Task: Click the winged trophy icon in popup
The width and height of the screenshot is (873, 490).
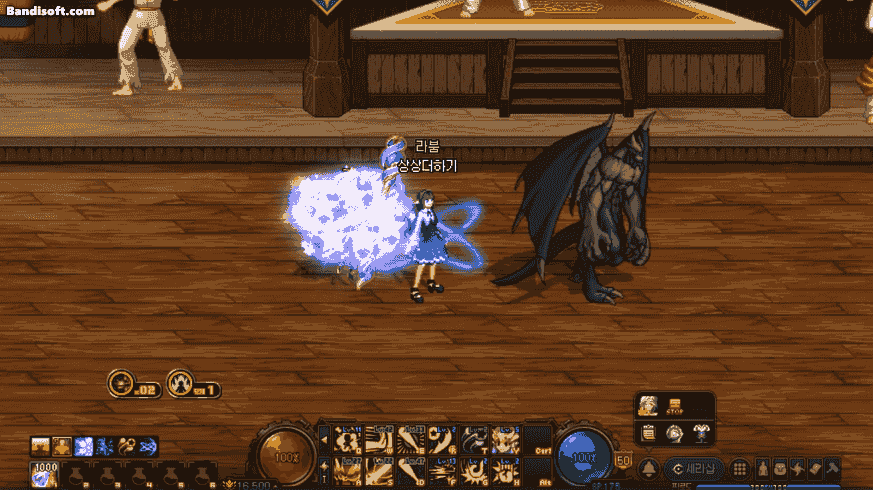Action: point(699,432)
